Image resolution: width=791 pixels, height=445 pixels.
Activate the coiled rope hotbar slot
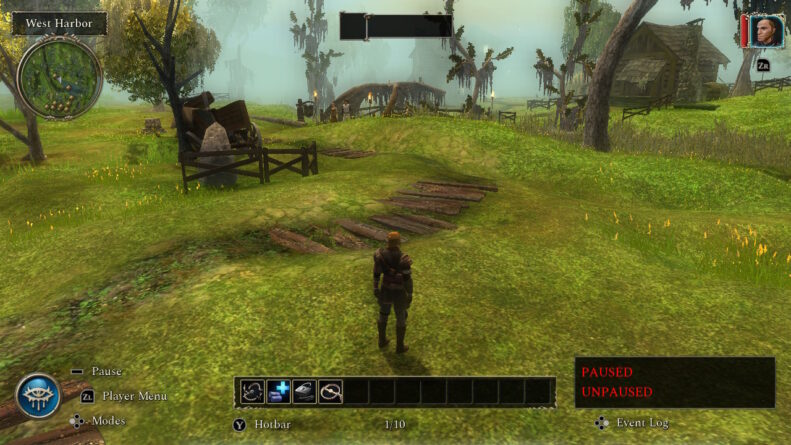(330, 391)
